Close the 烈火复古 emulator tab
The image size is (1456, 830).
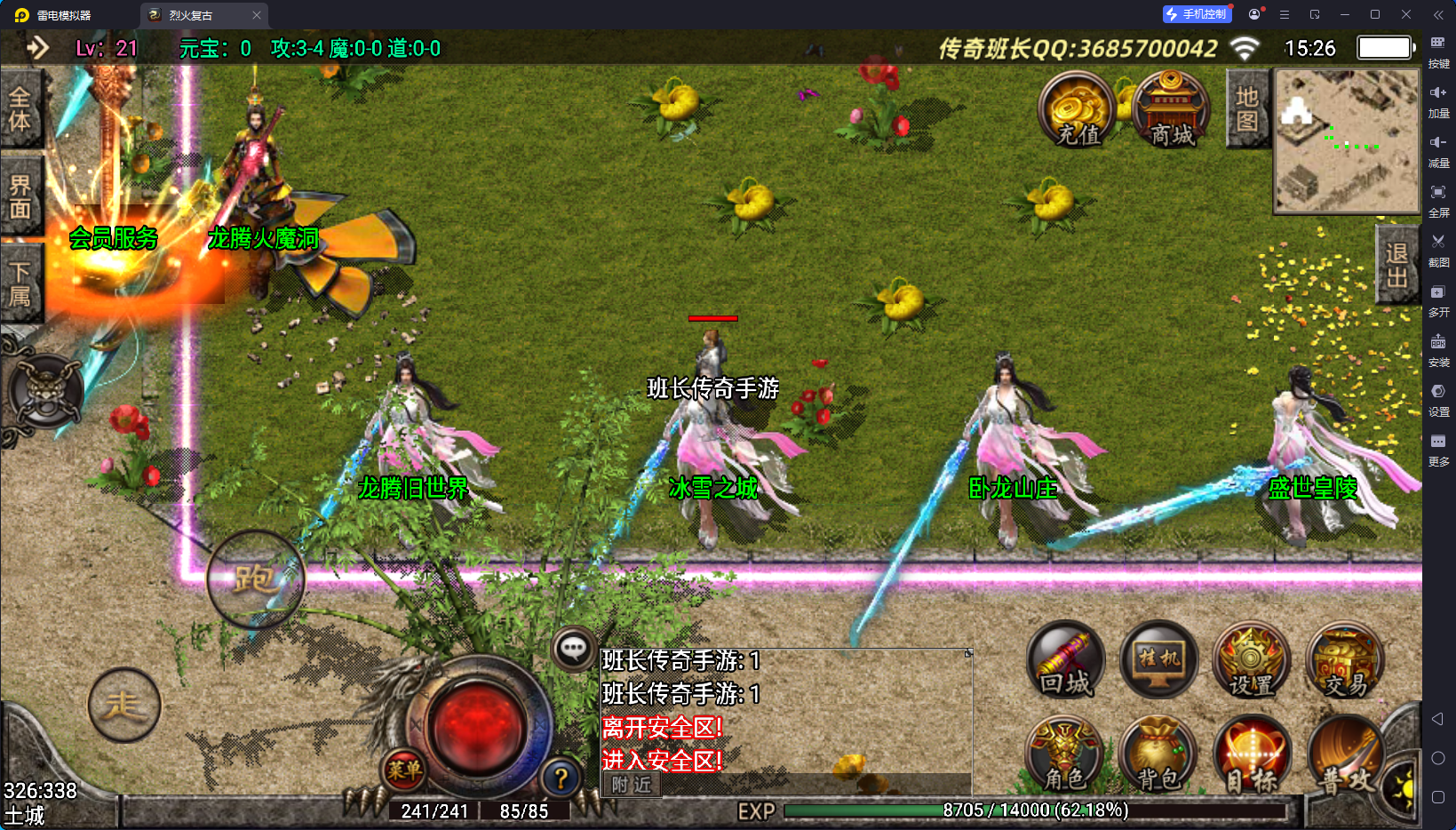click(257, 15)
